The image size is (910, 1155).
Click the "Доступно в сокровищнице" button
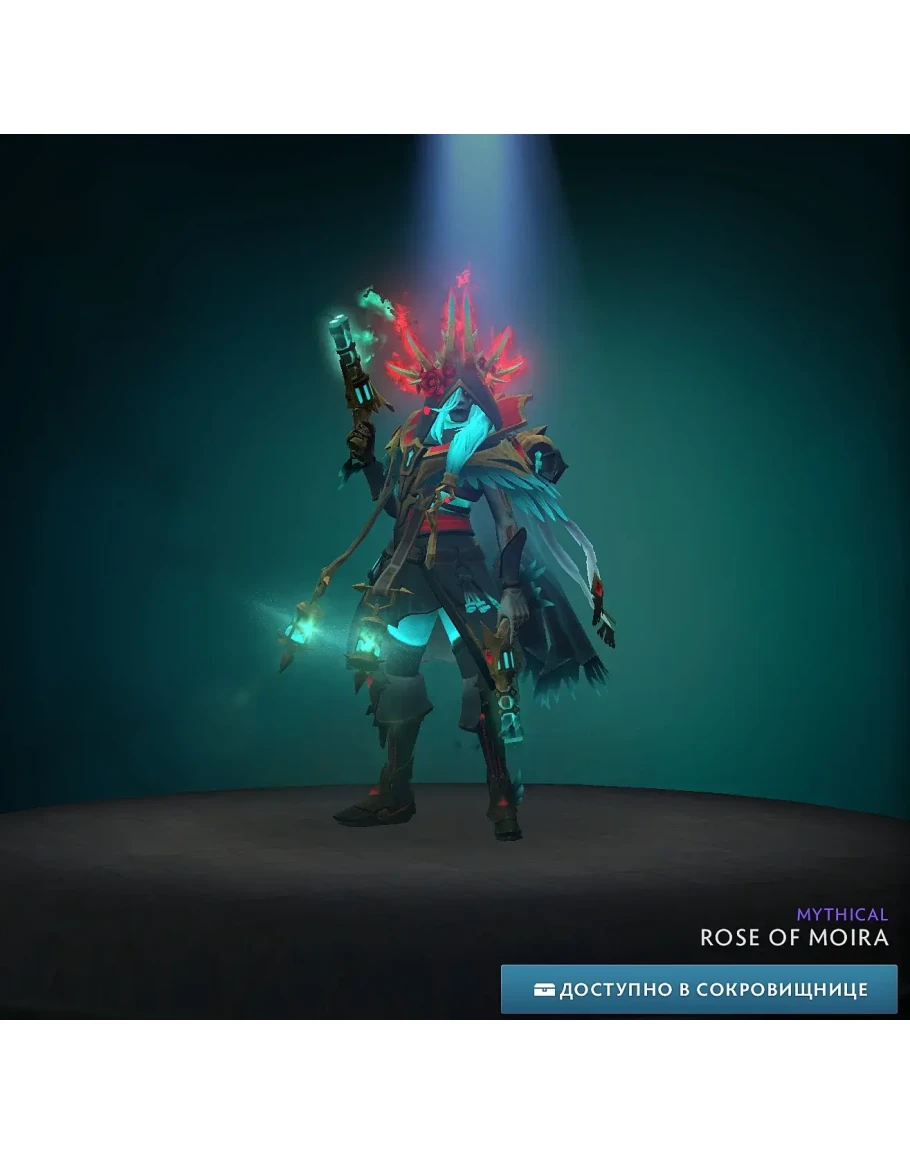click(x=699, y=989)
